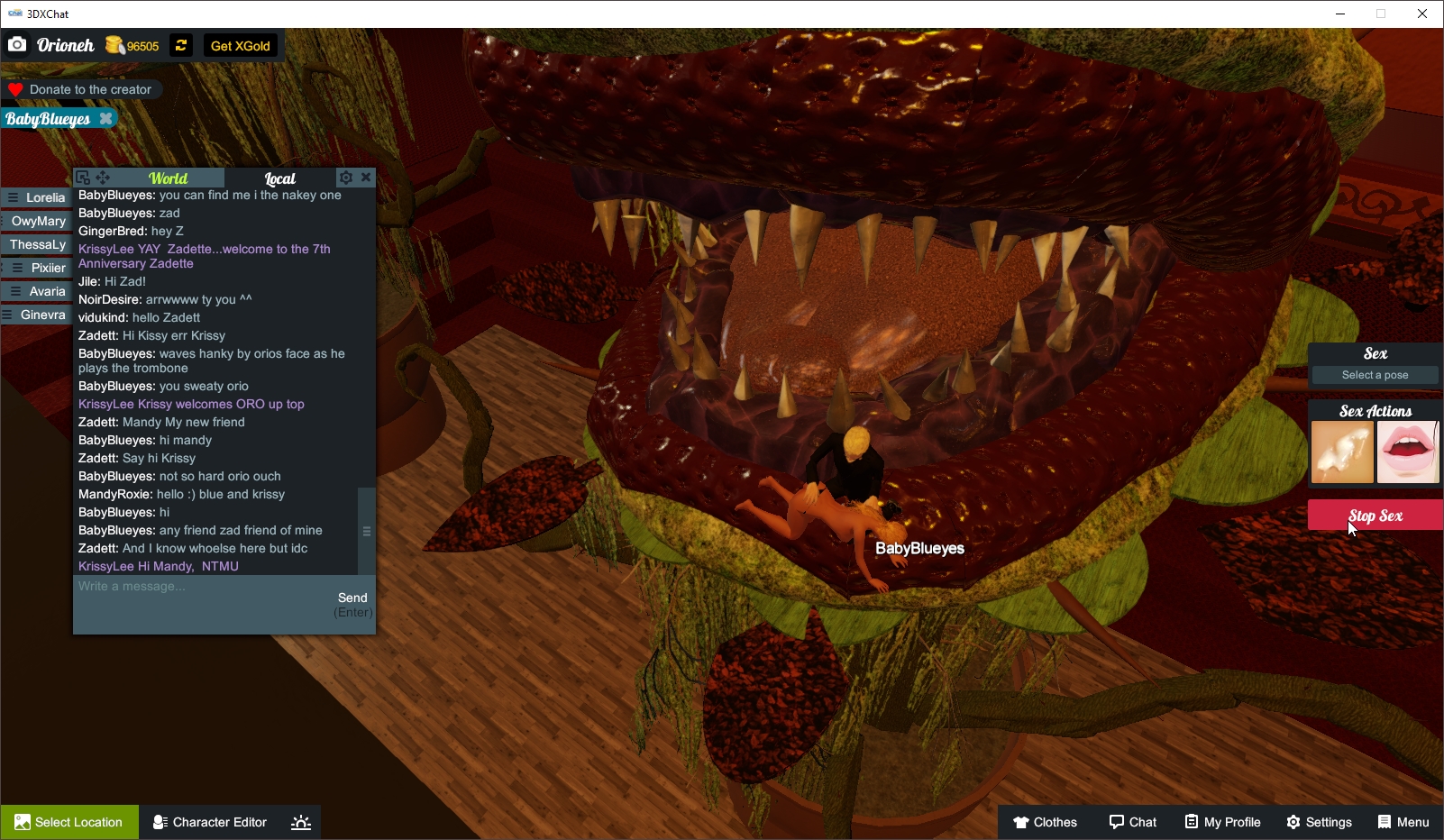
Task: Click Donate to the creator
Action: point(83,89)
